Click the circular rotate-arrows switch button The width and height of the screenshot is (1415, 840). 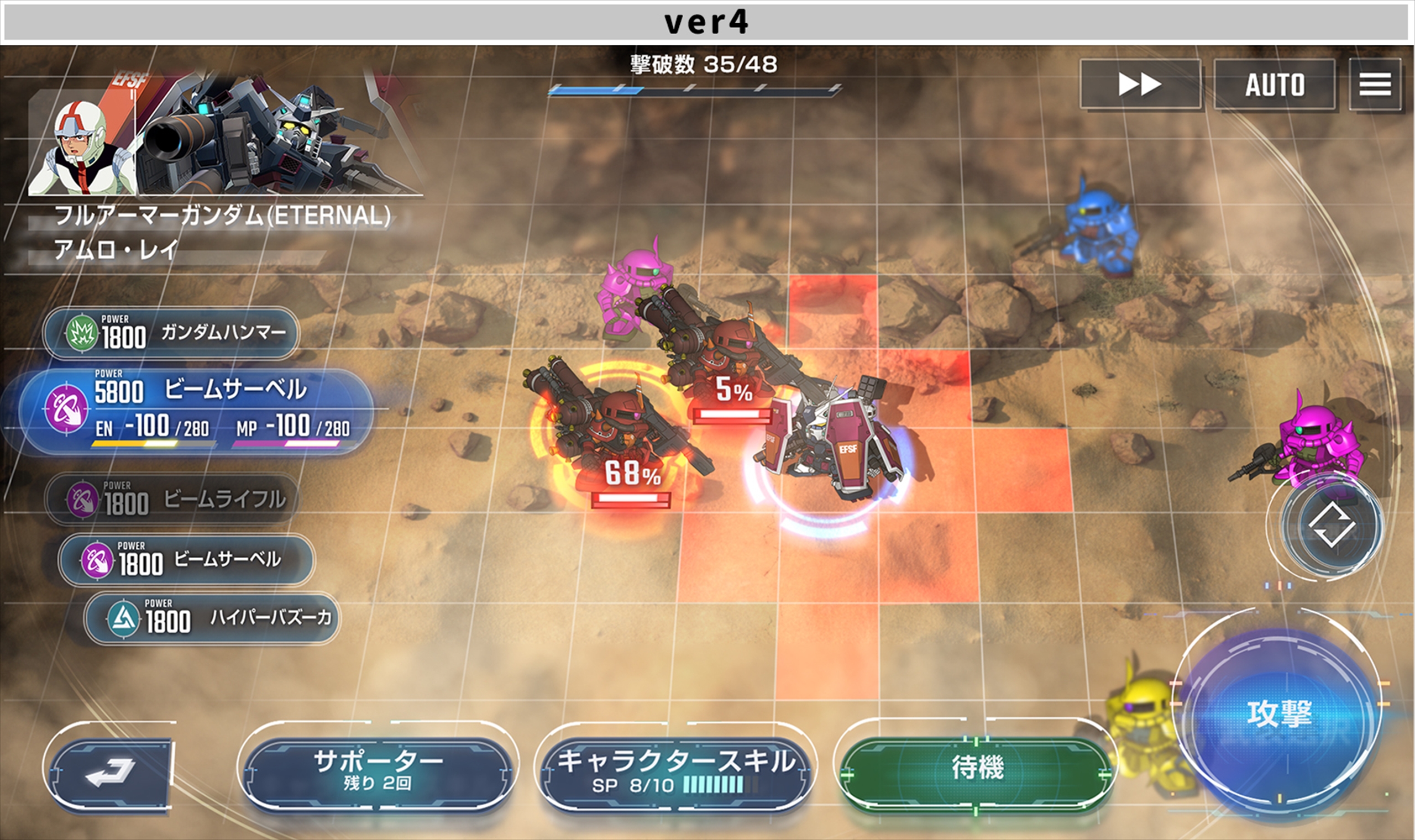click(1332, 527)
